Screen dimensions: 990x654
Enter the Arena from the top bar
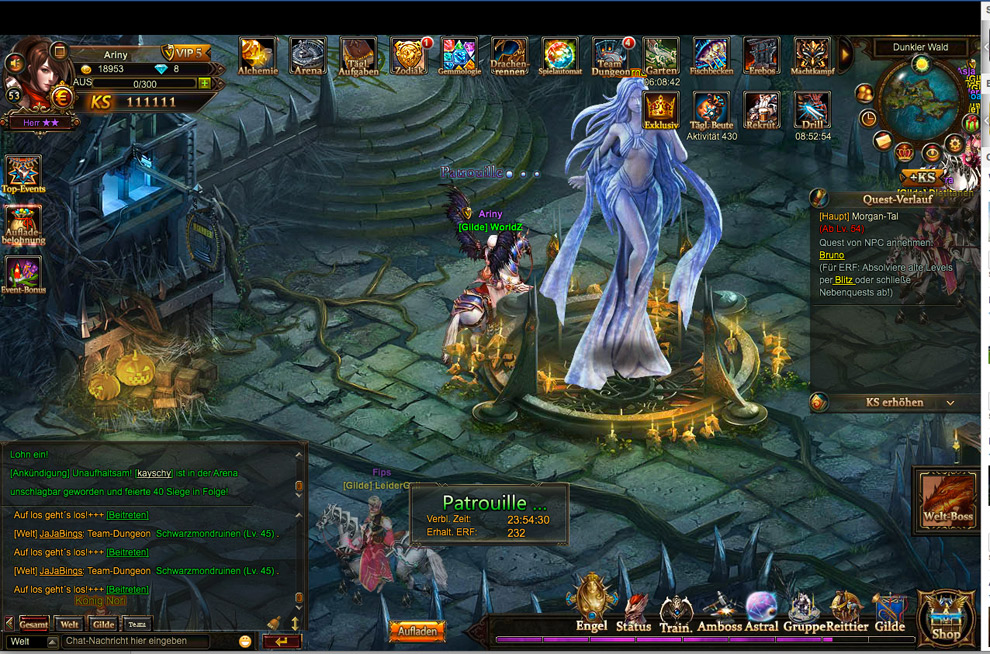click(308, 55)
